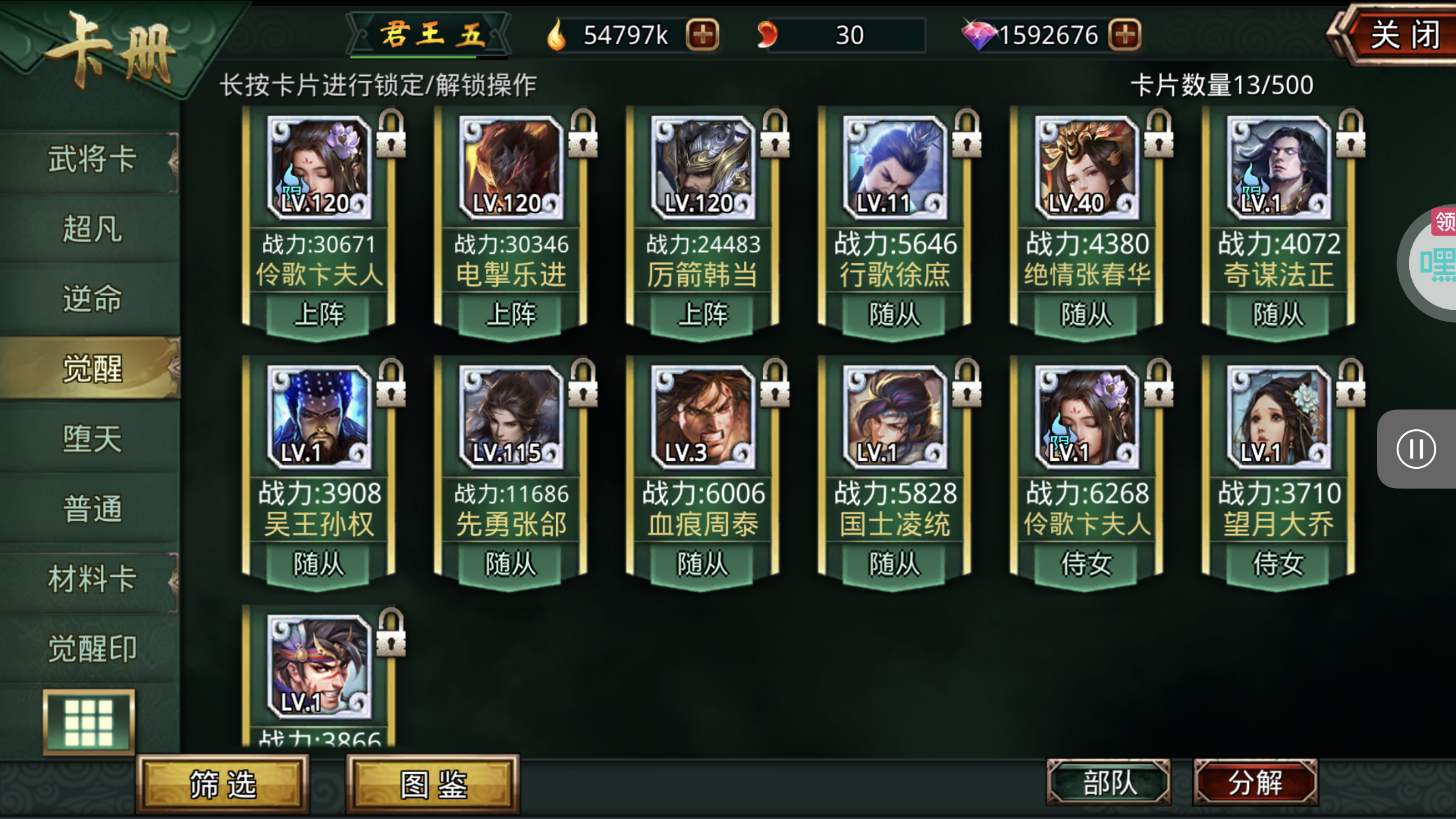Open the 武将卡 tab
Viewport: 1456px width, 819px height.
91,159
